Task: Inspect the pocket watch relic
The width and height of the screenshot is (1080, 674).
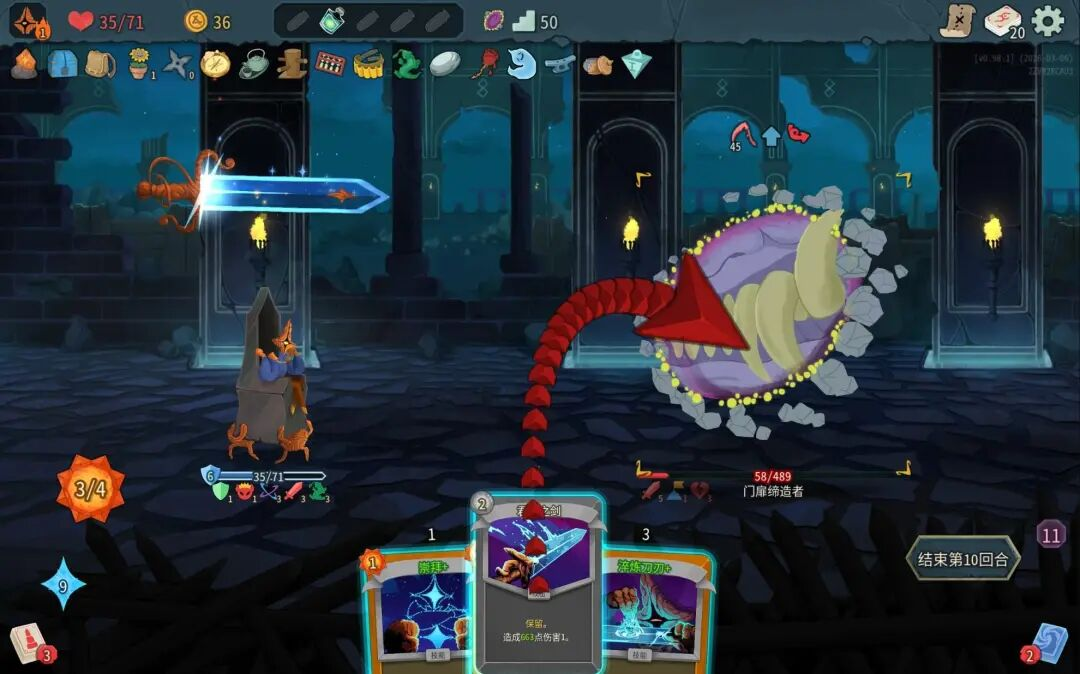Action: (215, 64)
